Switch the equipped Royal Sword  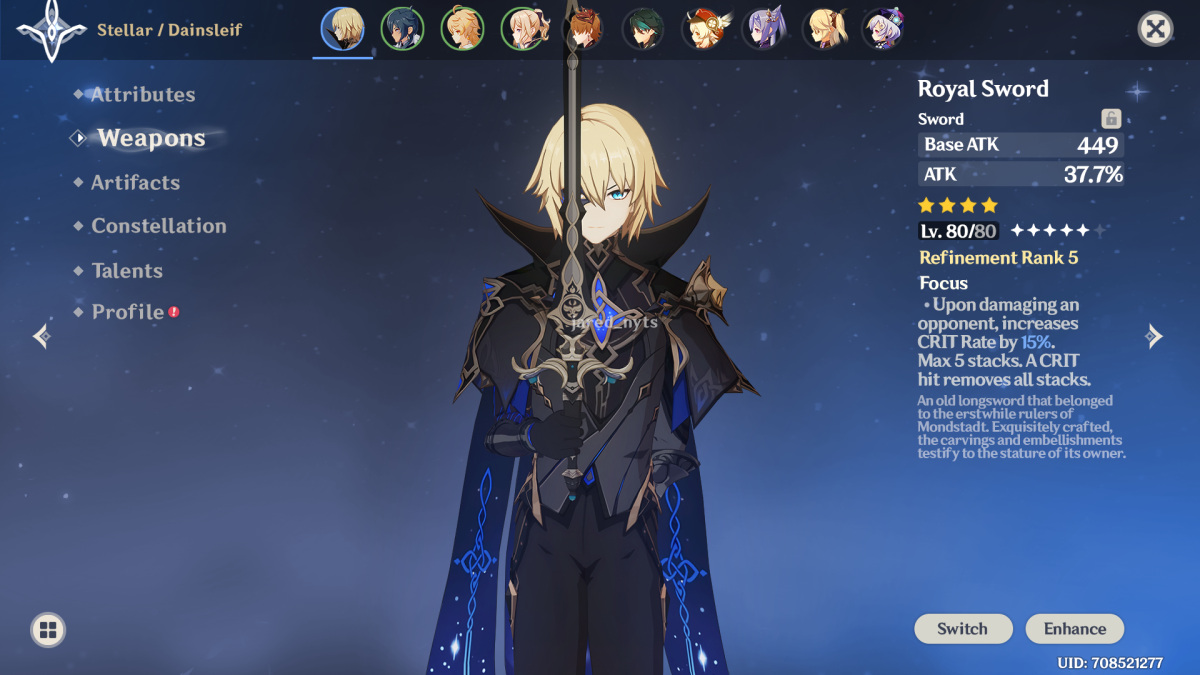(x=962, y=629)
